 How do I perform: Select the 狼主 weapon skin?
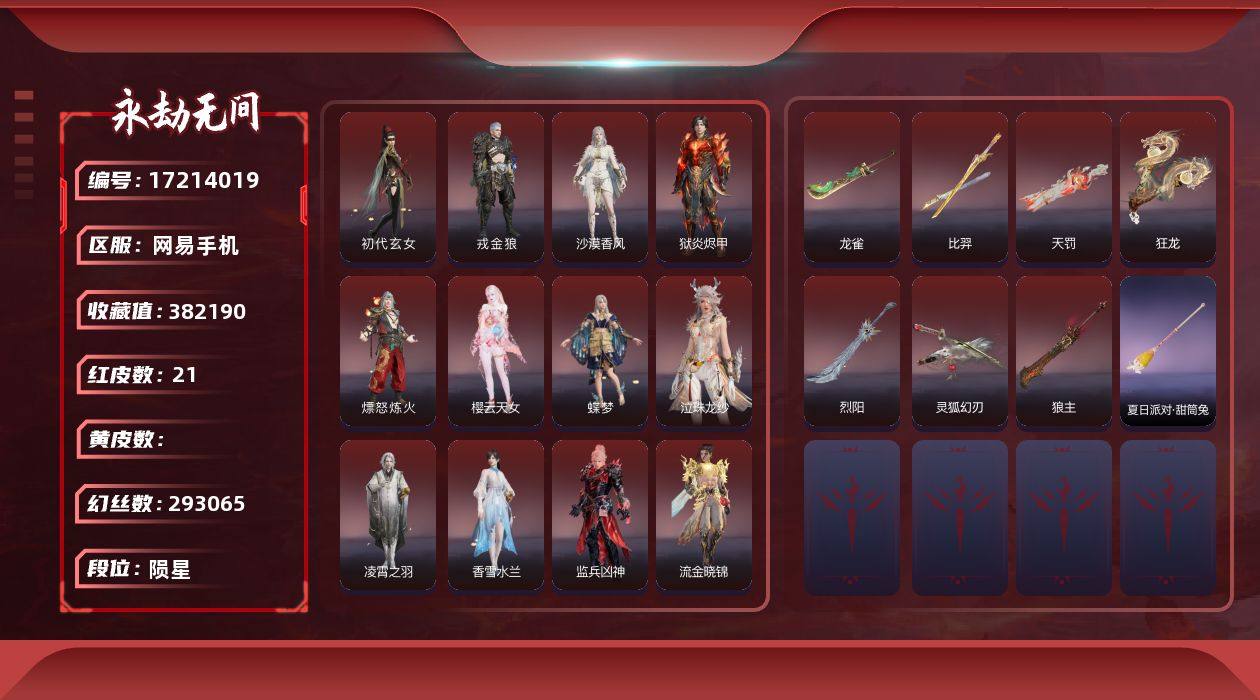point(1064,351)
